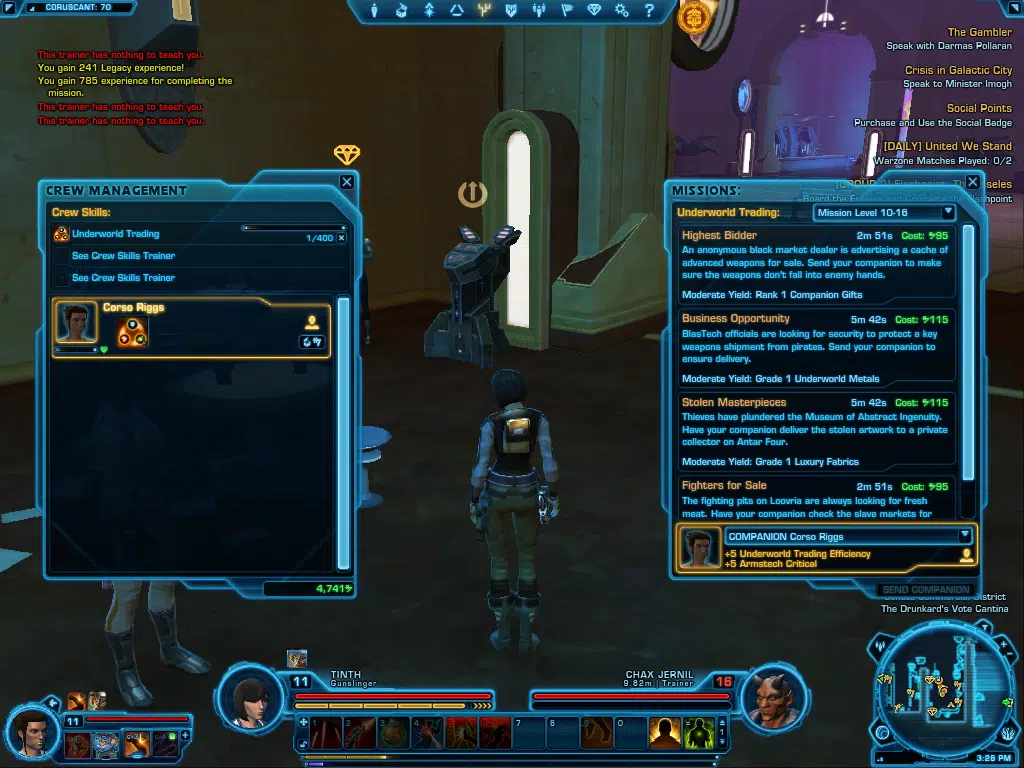Click Corso Riggs' Underworld Trading skill icon
Viewport: 1024px width, 768px height.
[133, 332]
